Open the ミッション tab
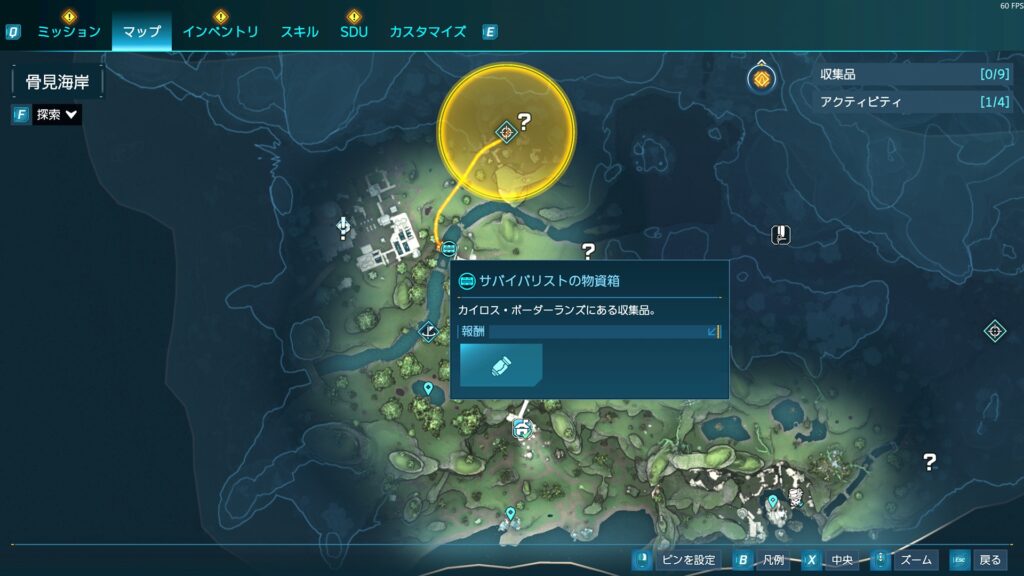The width and height of the screenshot is (1024, 576). click(x=68, y=32)
